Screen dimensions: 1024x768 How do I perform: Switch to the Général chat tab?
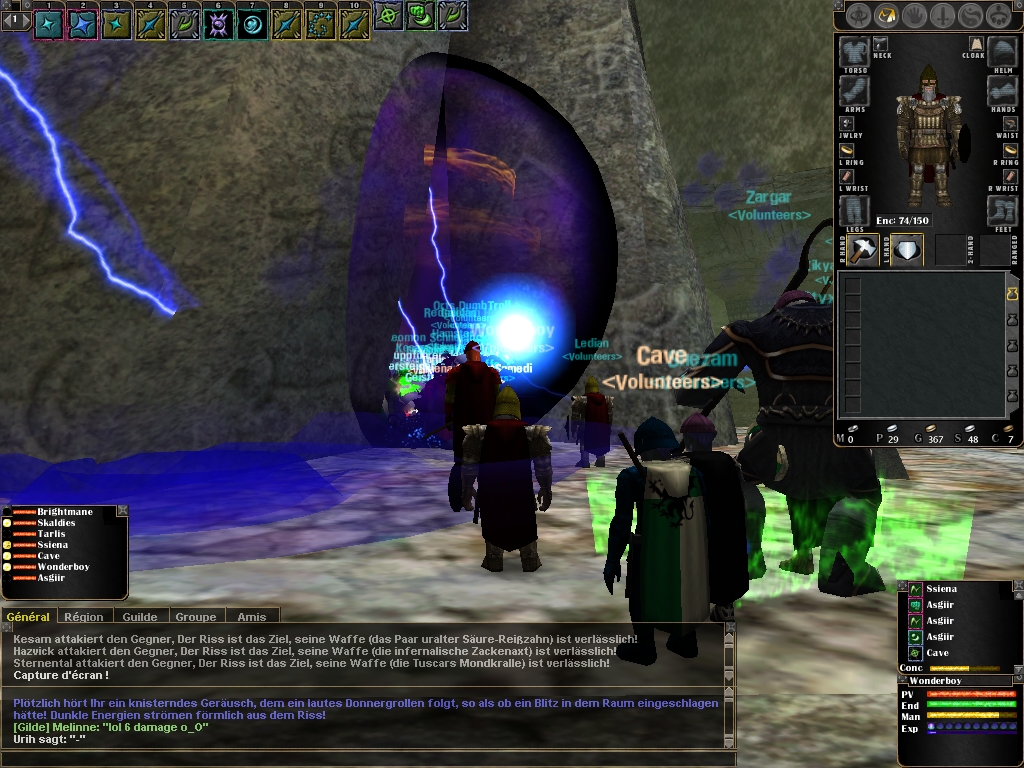28,617
